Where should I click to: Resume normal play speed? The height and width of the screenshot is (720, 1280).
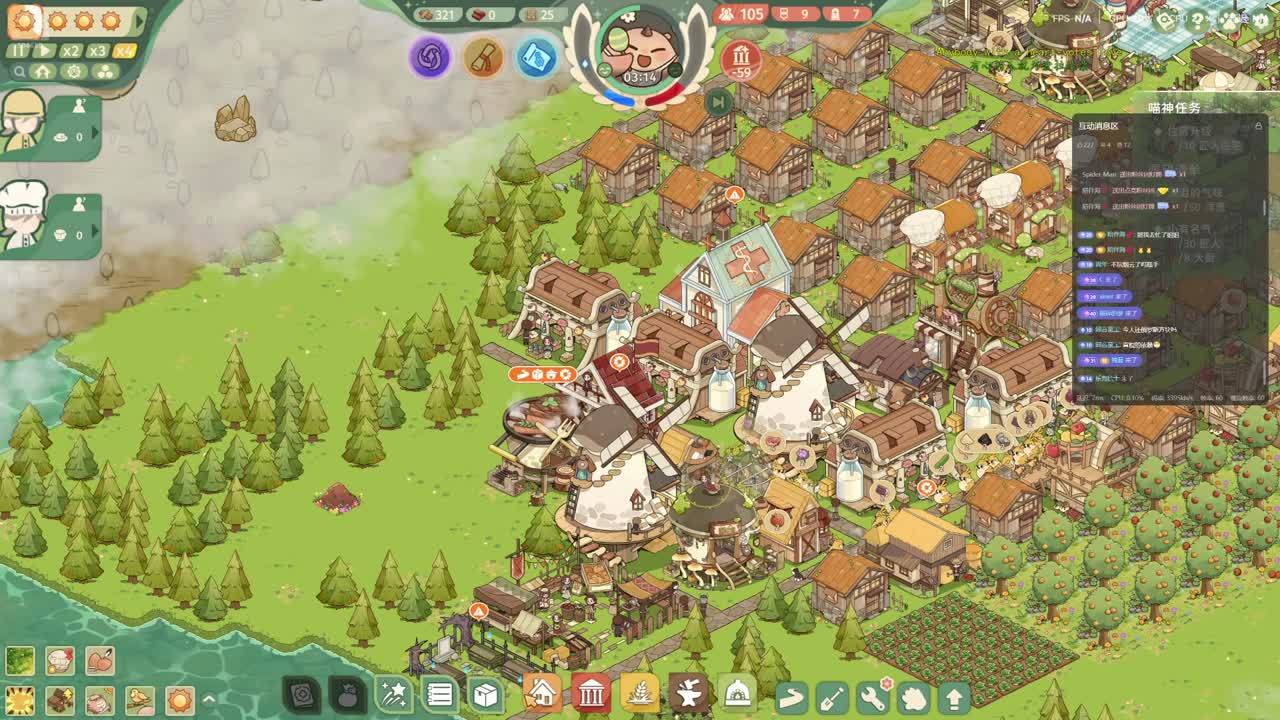45,51
